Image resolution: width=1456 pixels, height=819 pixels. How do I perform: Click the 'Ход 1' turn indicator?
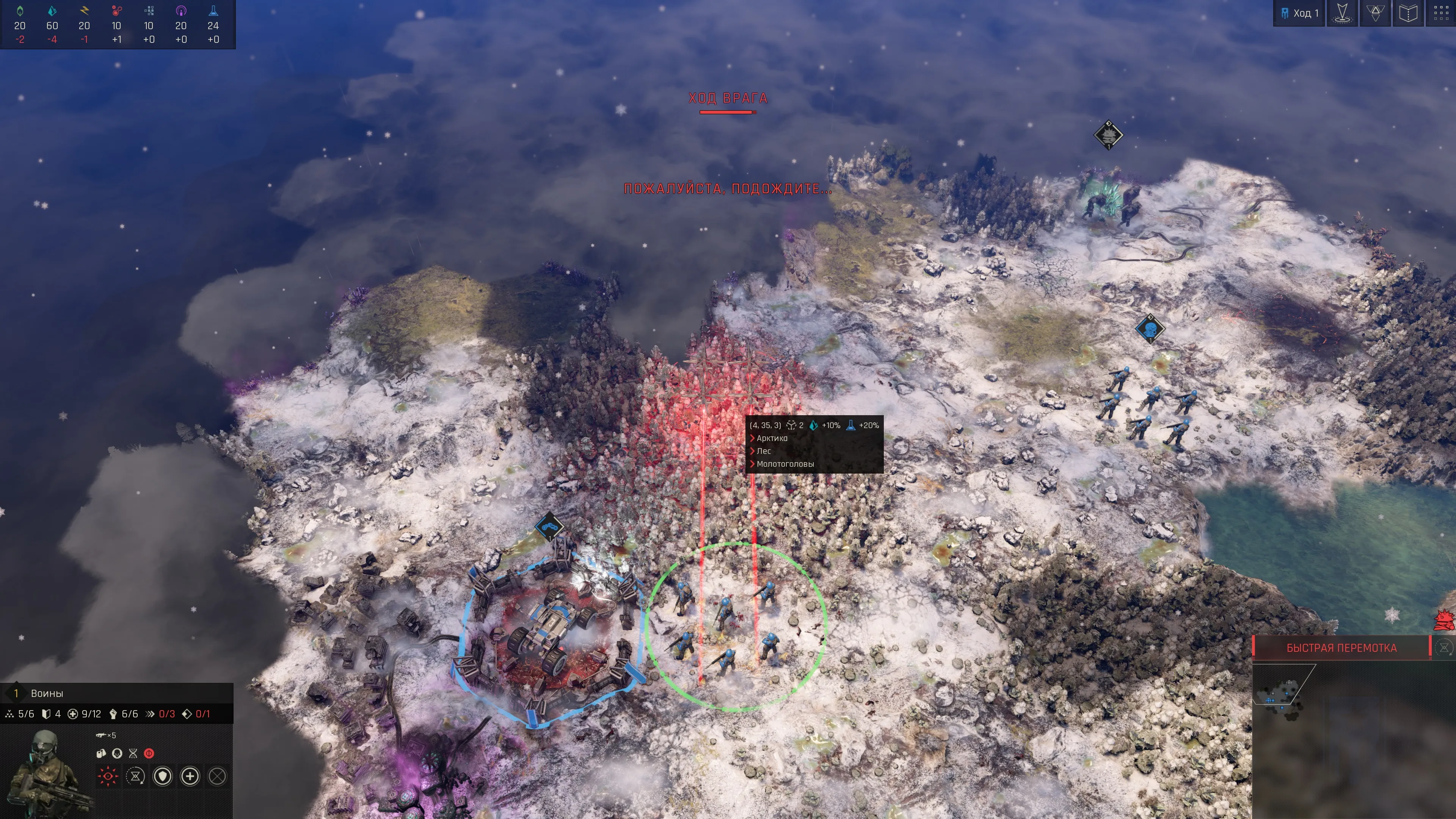[x=1299, y=13]
